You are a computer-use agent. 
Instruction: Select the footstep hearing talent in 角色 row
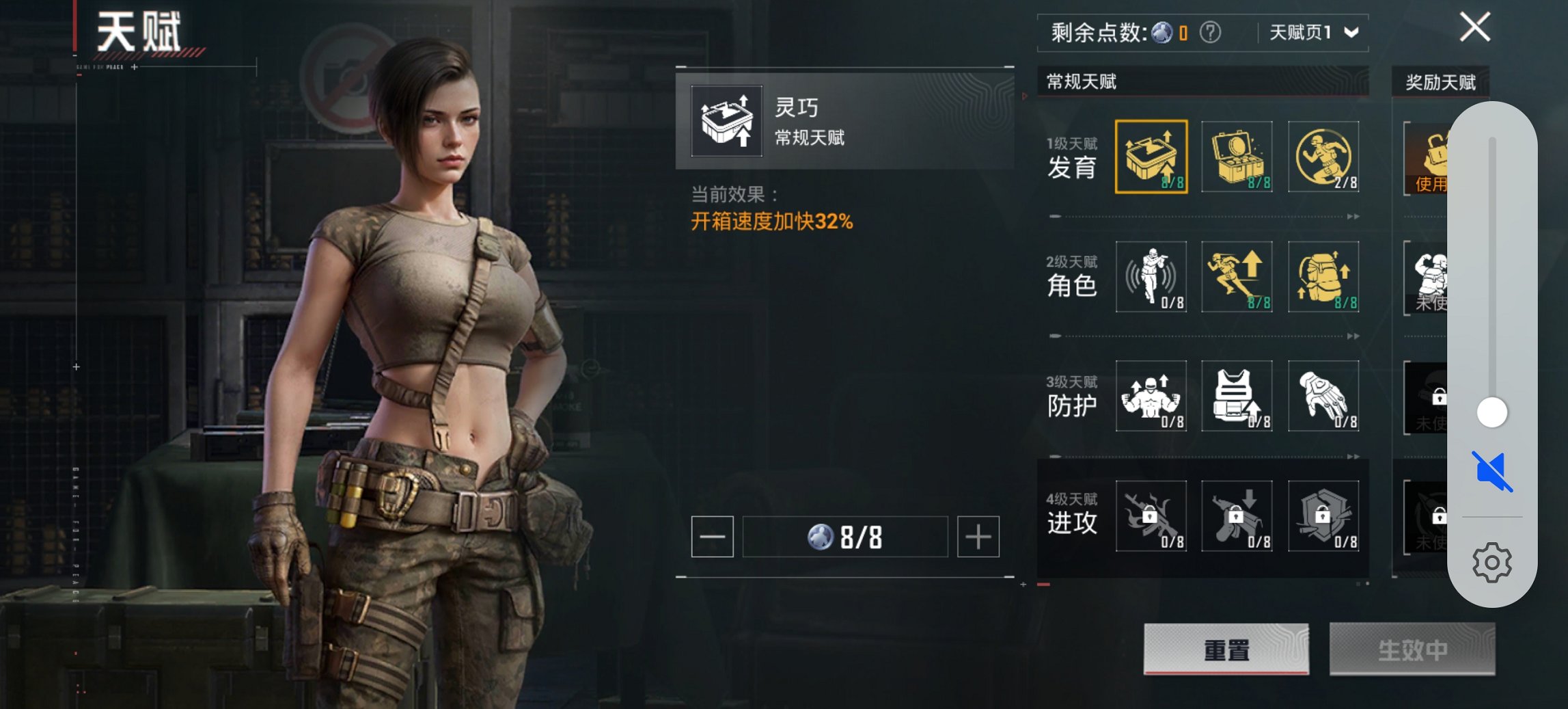[1153, 277]
